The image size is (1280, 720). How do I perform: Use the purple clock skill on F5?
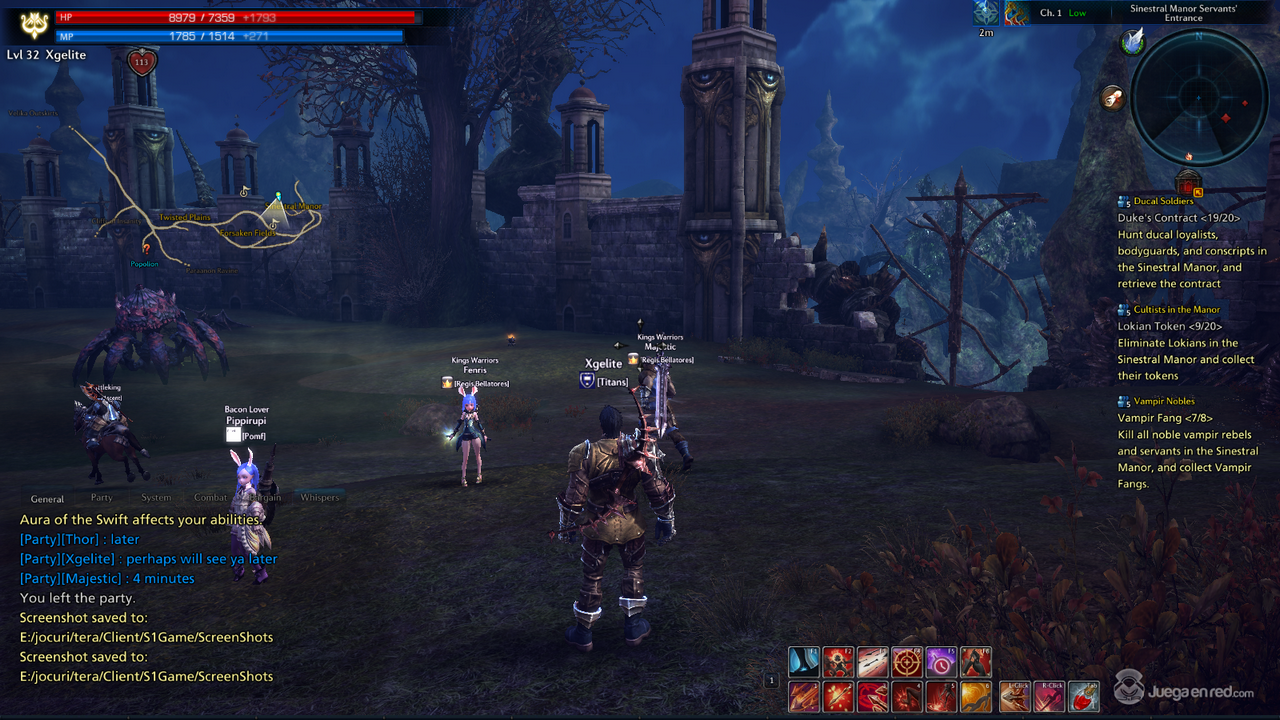(941, 662)
